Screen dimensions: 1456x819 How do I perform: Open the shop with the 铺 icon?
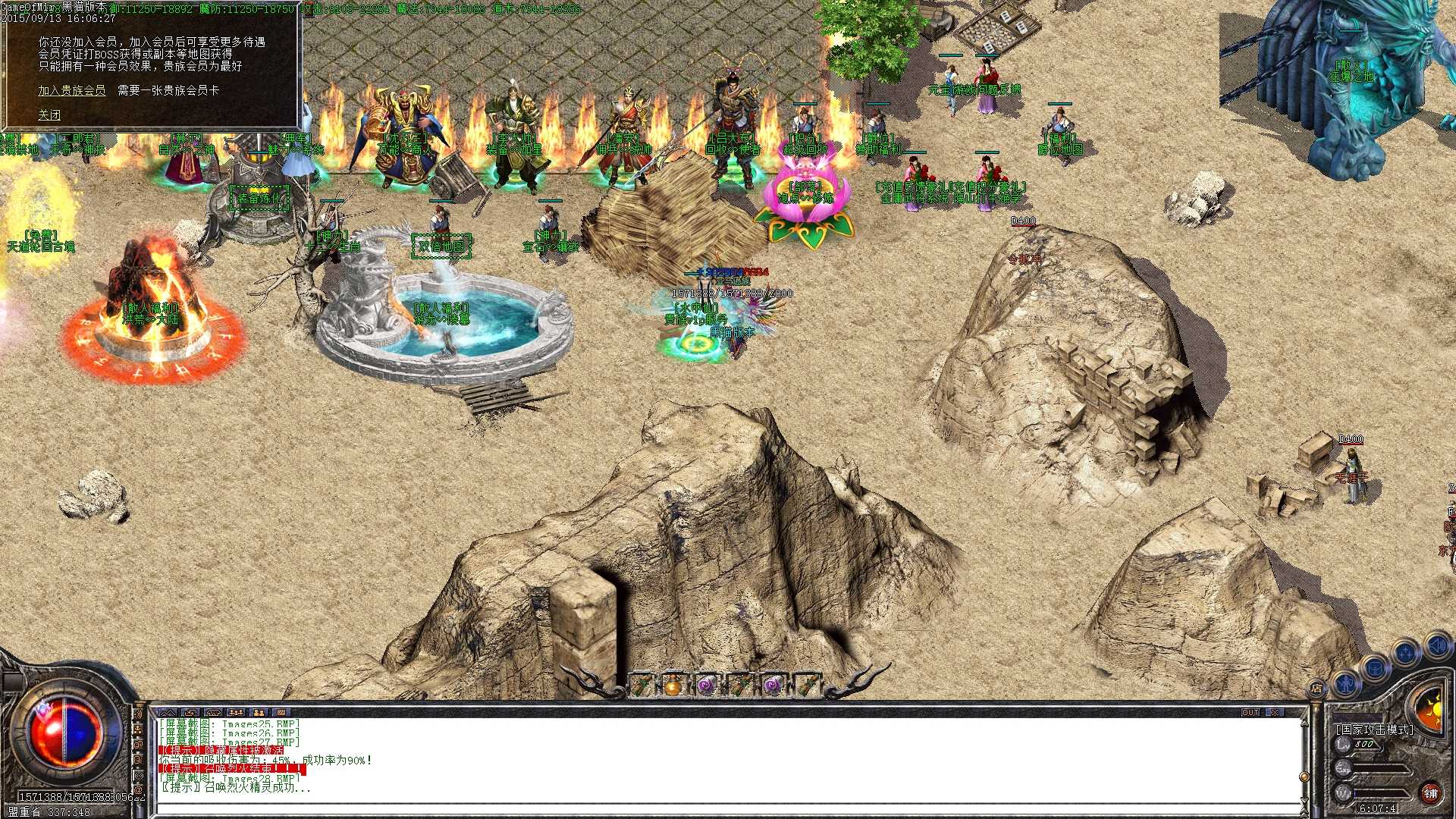click(1431, 794)
